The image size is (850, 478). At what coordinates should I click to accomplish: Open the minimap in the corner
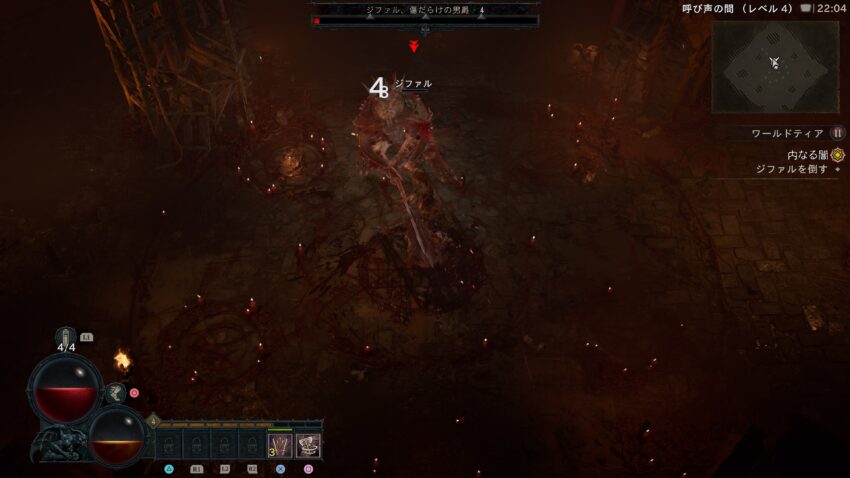[x=775, y=67]
